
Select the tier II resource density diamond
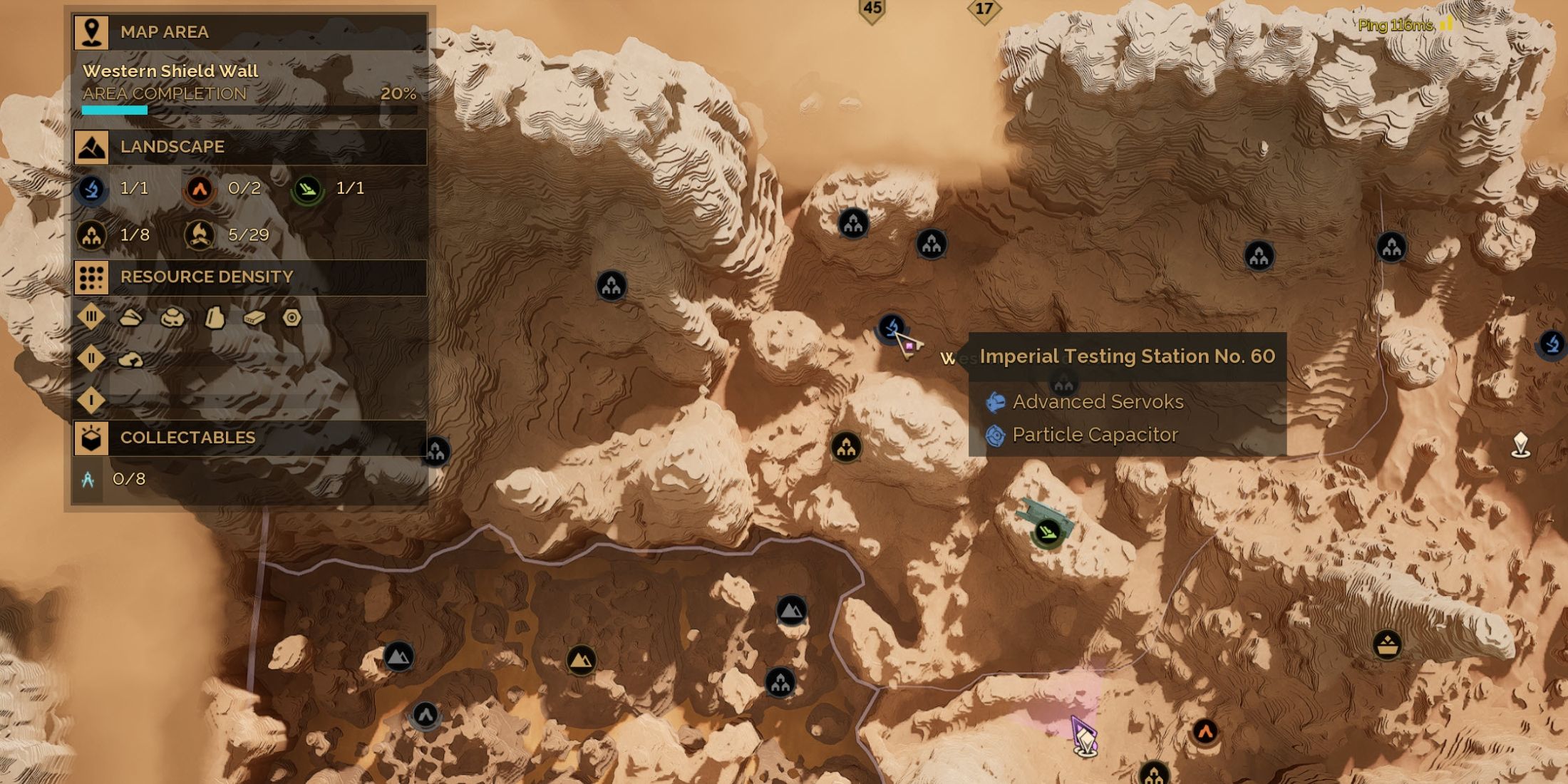pos(91,359)
